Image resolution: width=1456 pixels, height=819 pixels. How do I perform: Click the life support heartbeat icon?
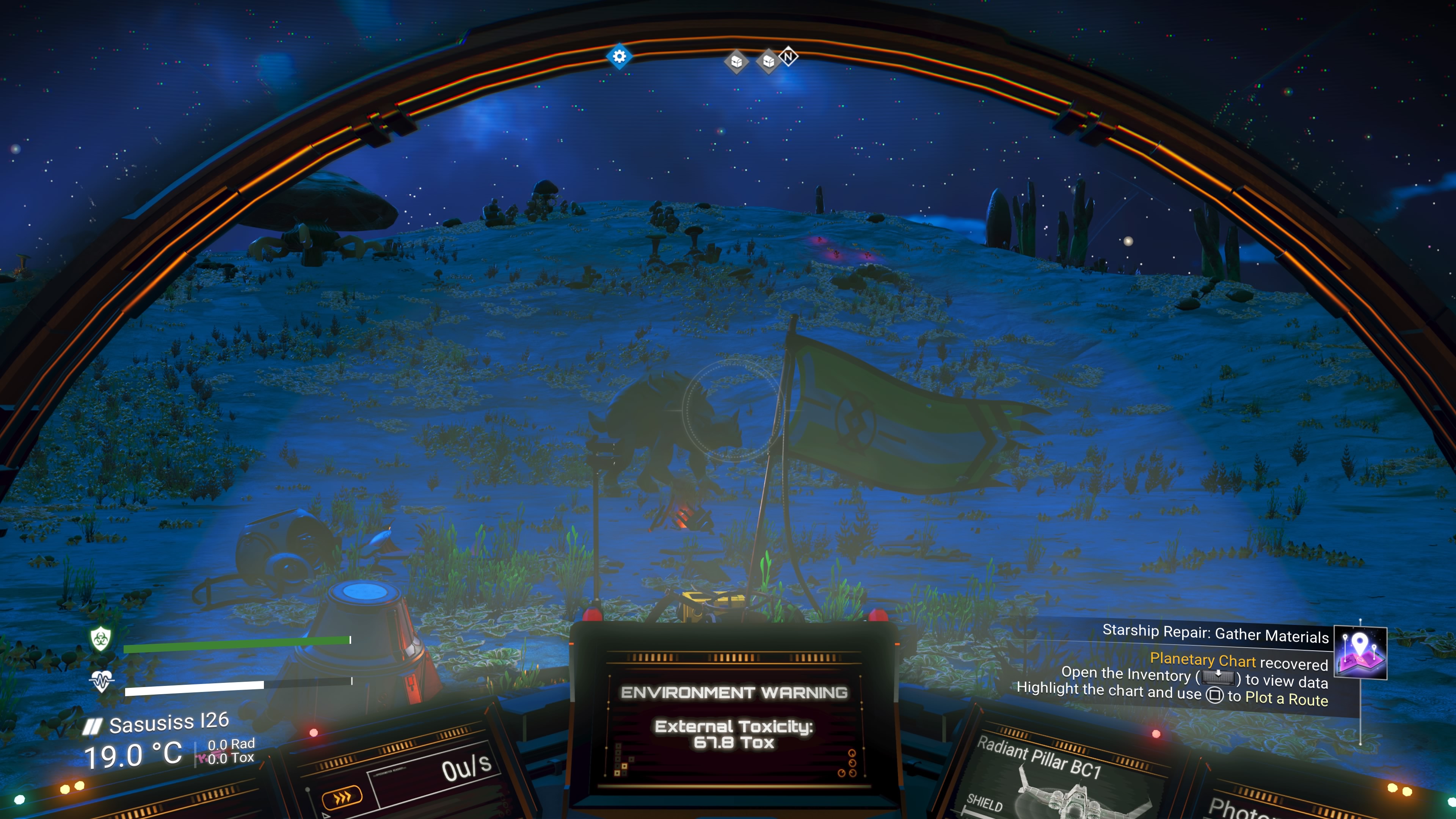click(x=102, y=681)
